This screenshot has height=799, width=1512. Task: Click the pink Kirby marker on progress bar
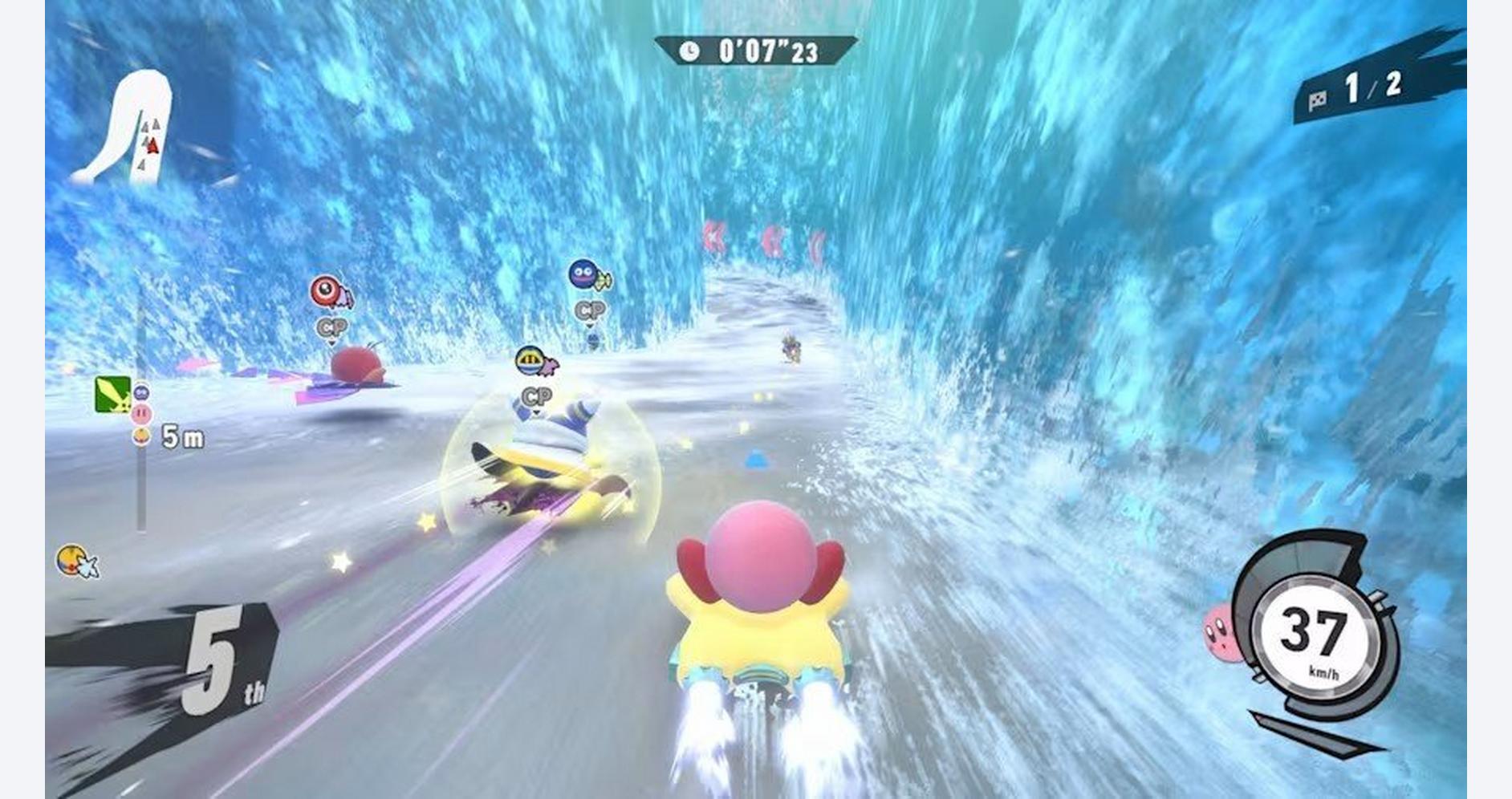141,414
